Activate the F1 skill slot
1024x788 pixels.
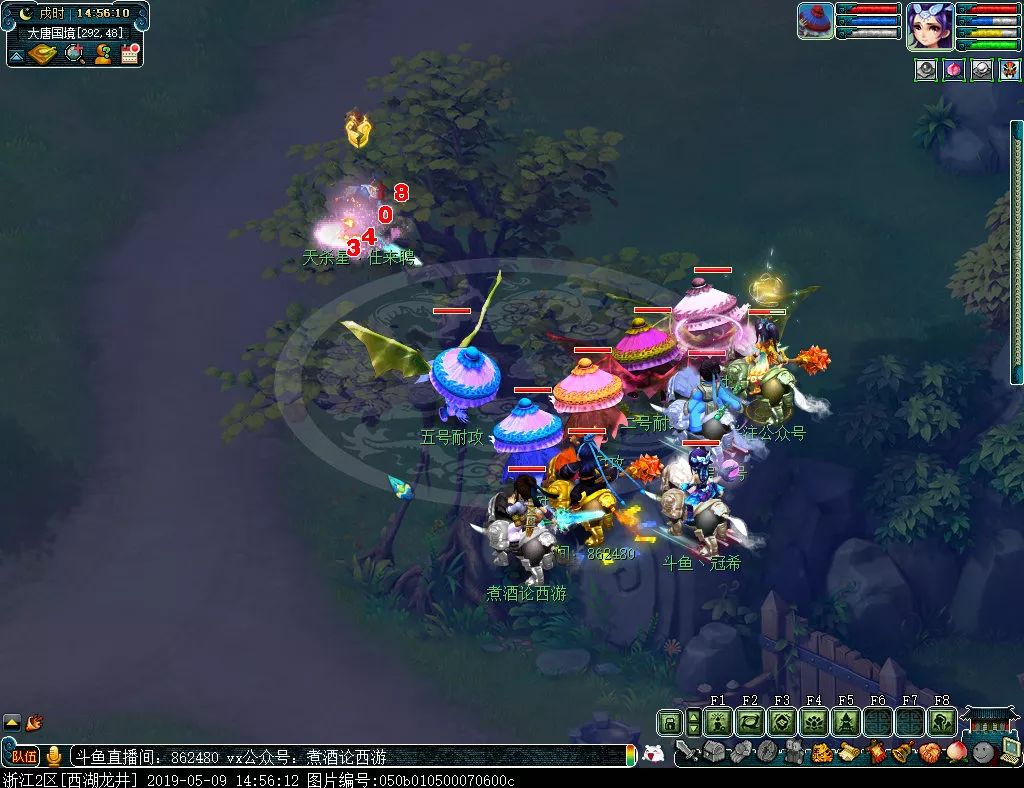(718, 722)
